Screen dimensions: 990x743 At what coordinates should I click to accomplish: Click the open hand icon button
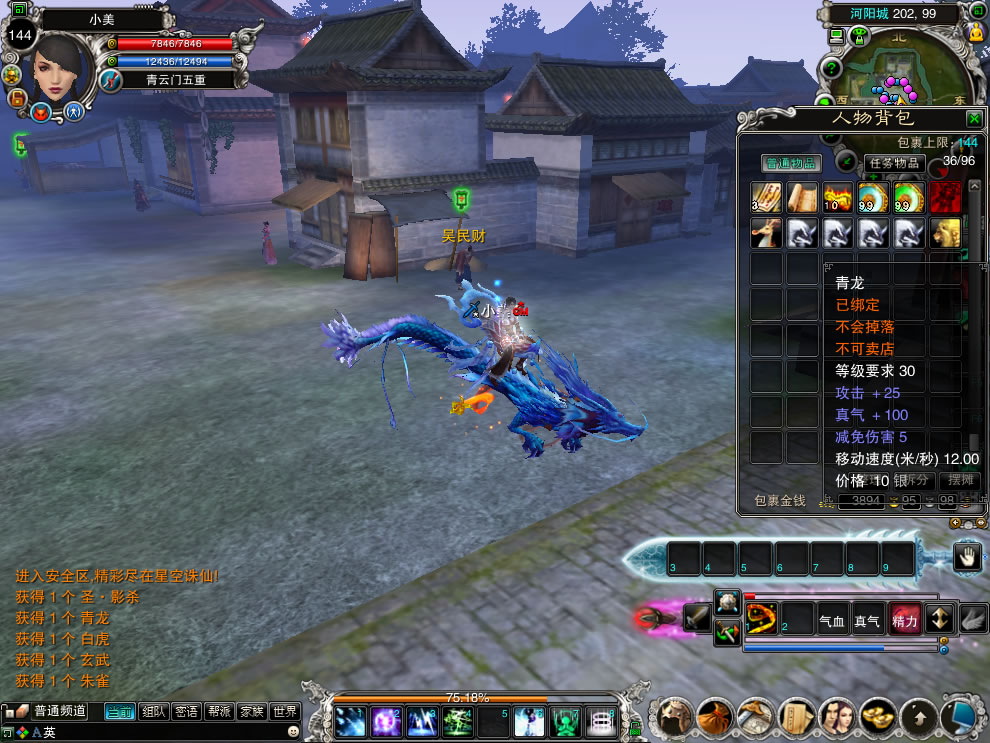pos(967,557)
